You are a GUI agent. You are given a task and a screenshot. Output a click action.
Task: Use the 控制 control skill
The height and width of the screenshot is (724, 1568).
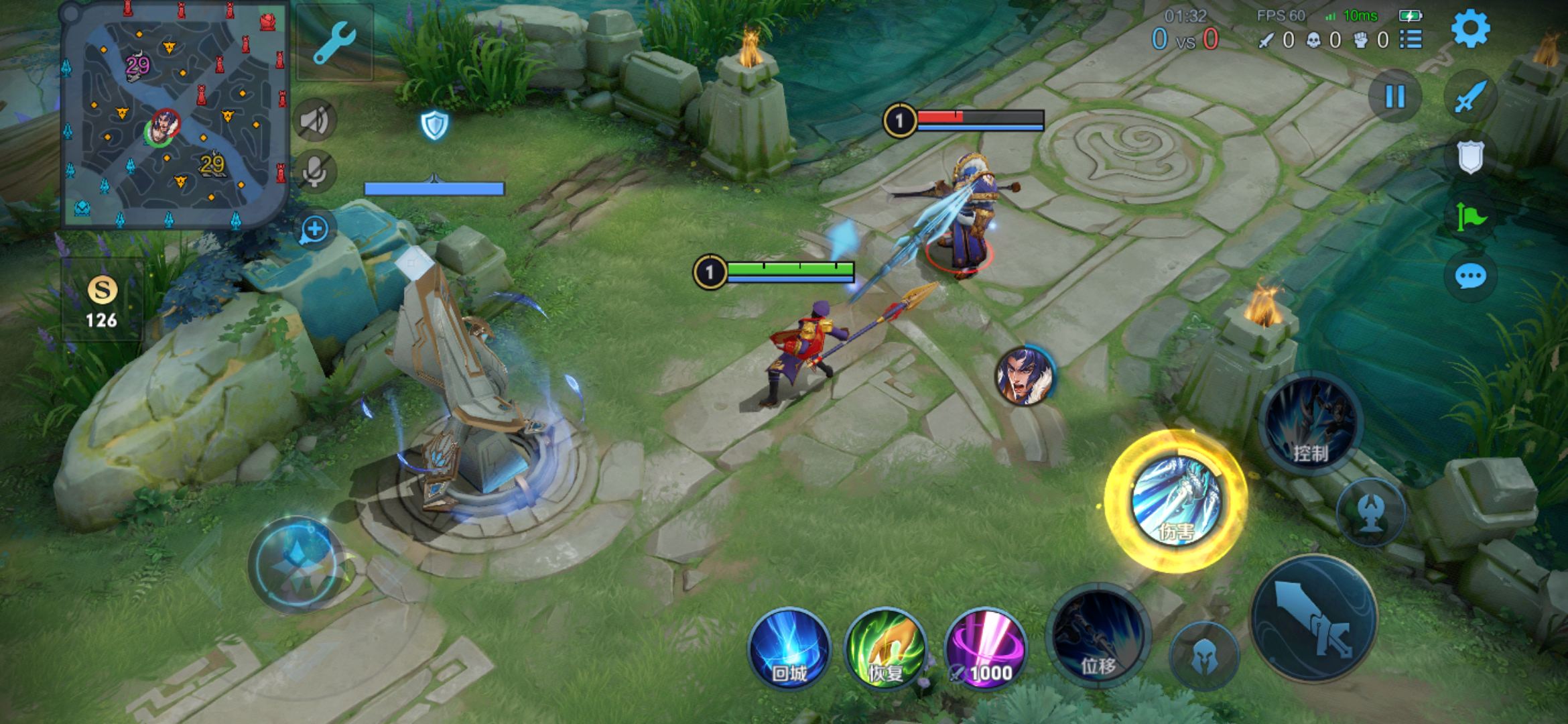[x=1310, y=424]
